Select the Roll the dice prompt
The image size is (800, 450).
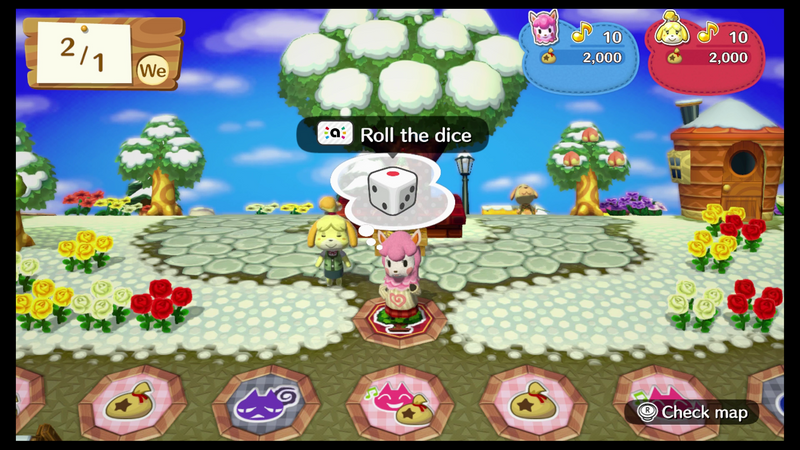coord(392,134)
